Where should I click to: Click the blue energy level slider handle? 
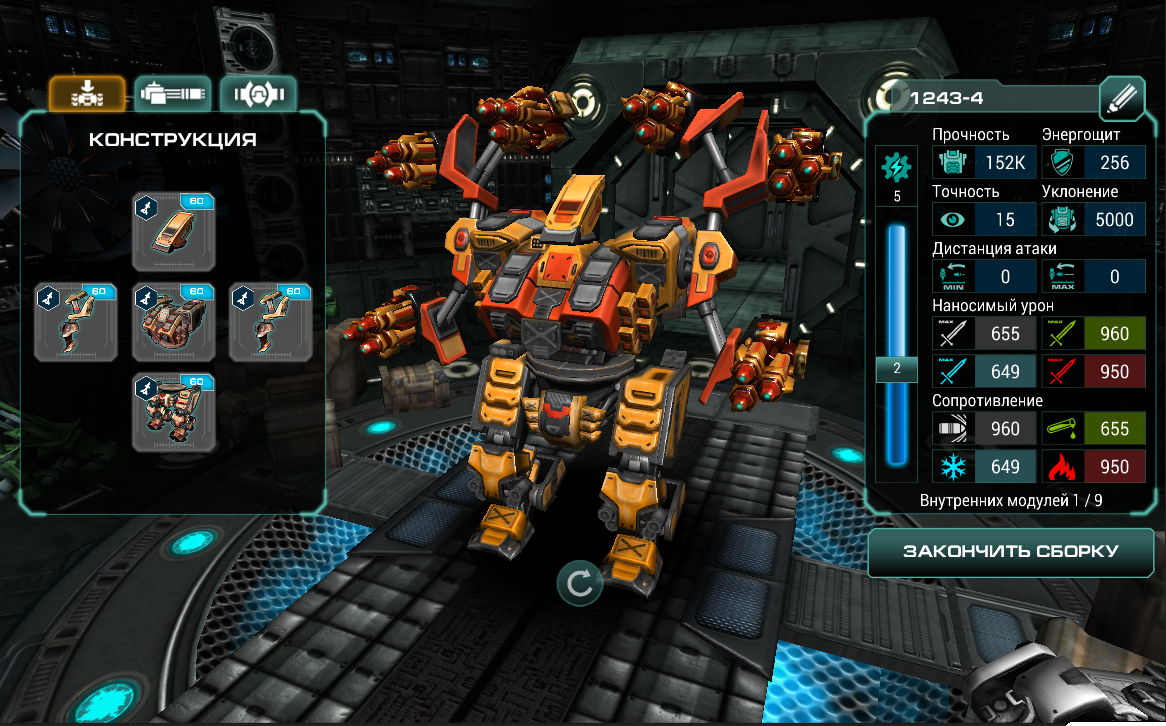(x=897, y=369)
